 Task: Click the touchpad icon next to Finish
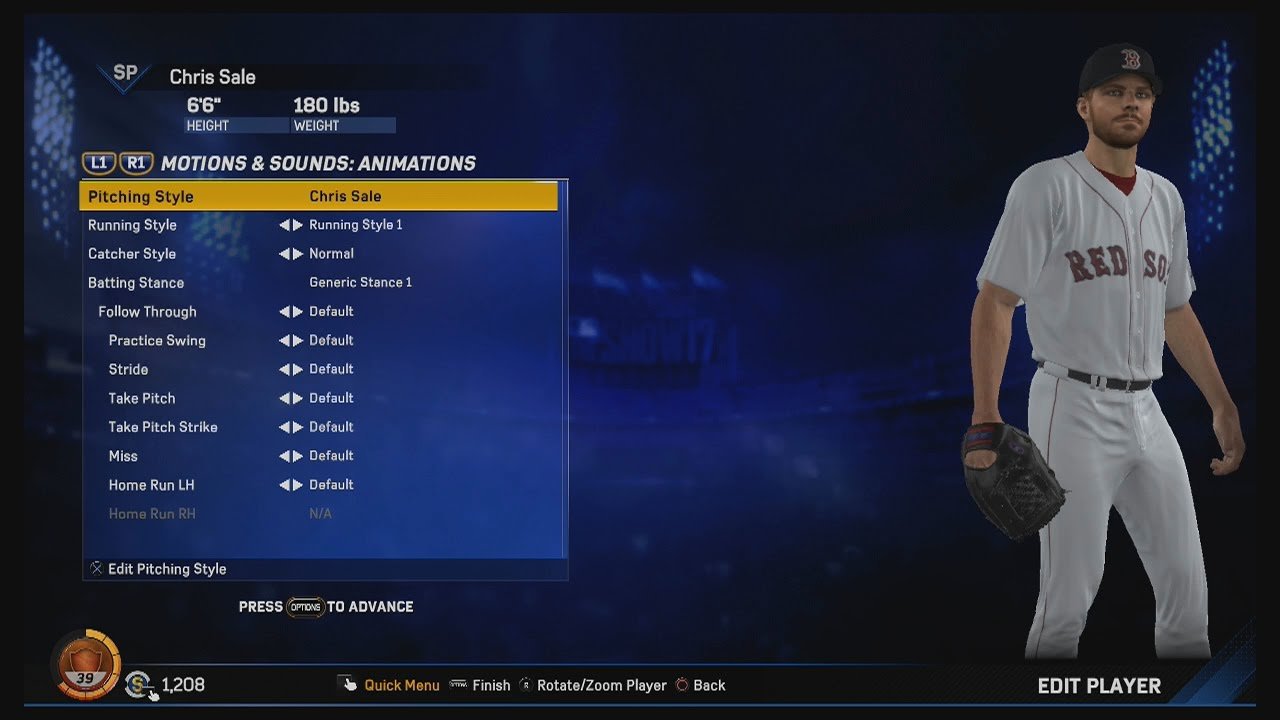point(458,685)
